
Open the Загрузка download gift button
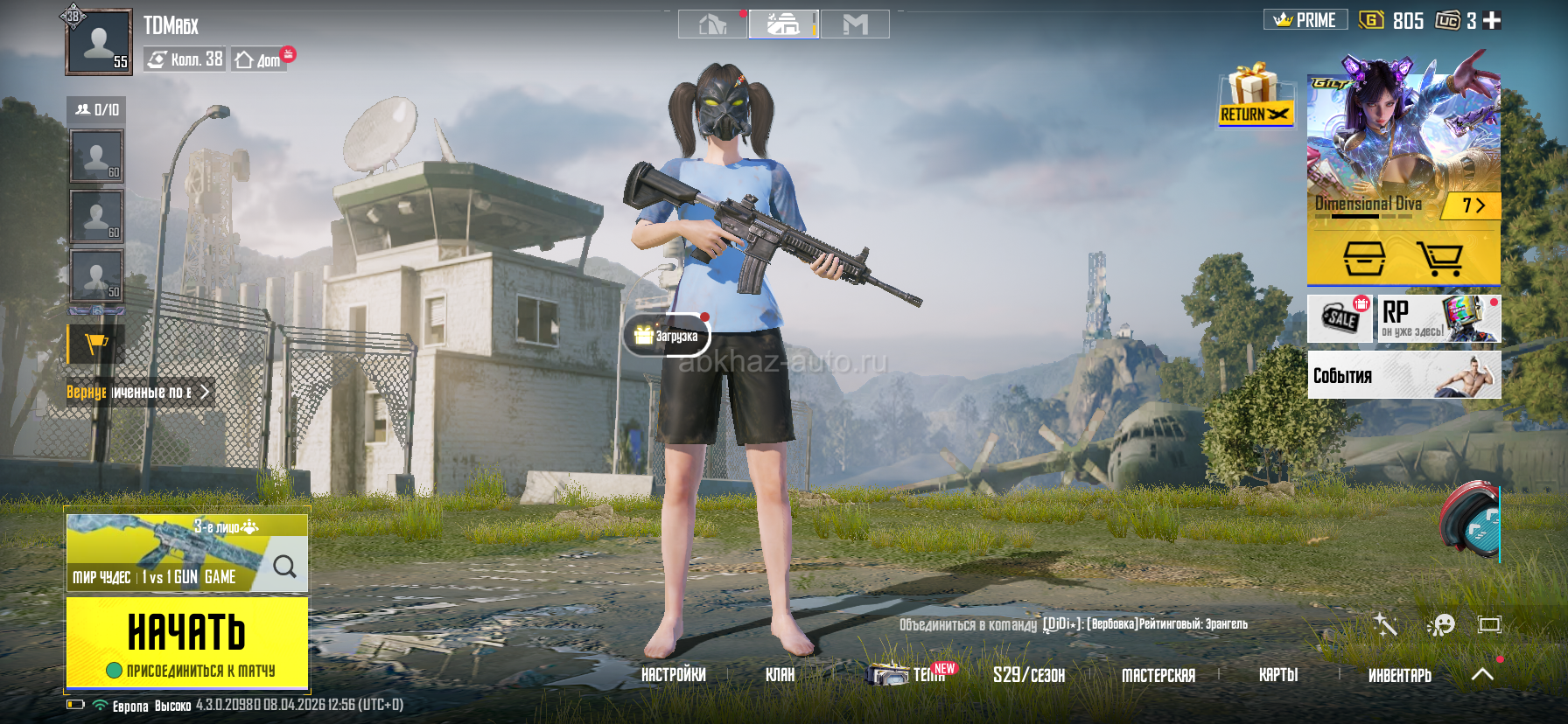pos(667,336)
